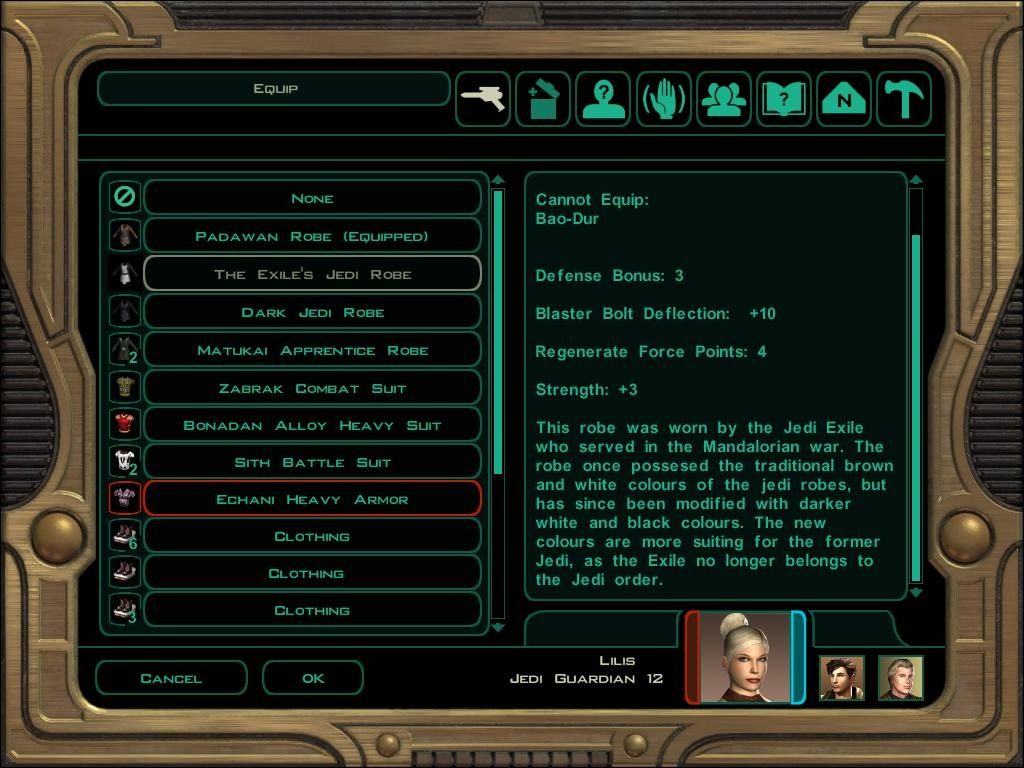1024x768 pixels.
Task: Open the party selection icon
Action: [724, 99]
